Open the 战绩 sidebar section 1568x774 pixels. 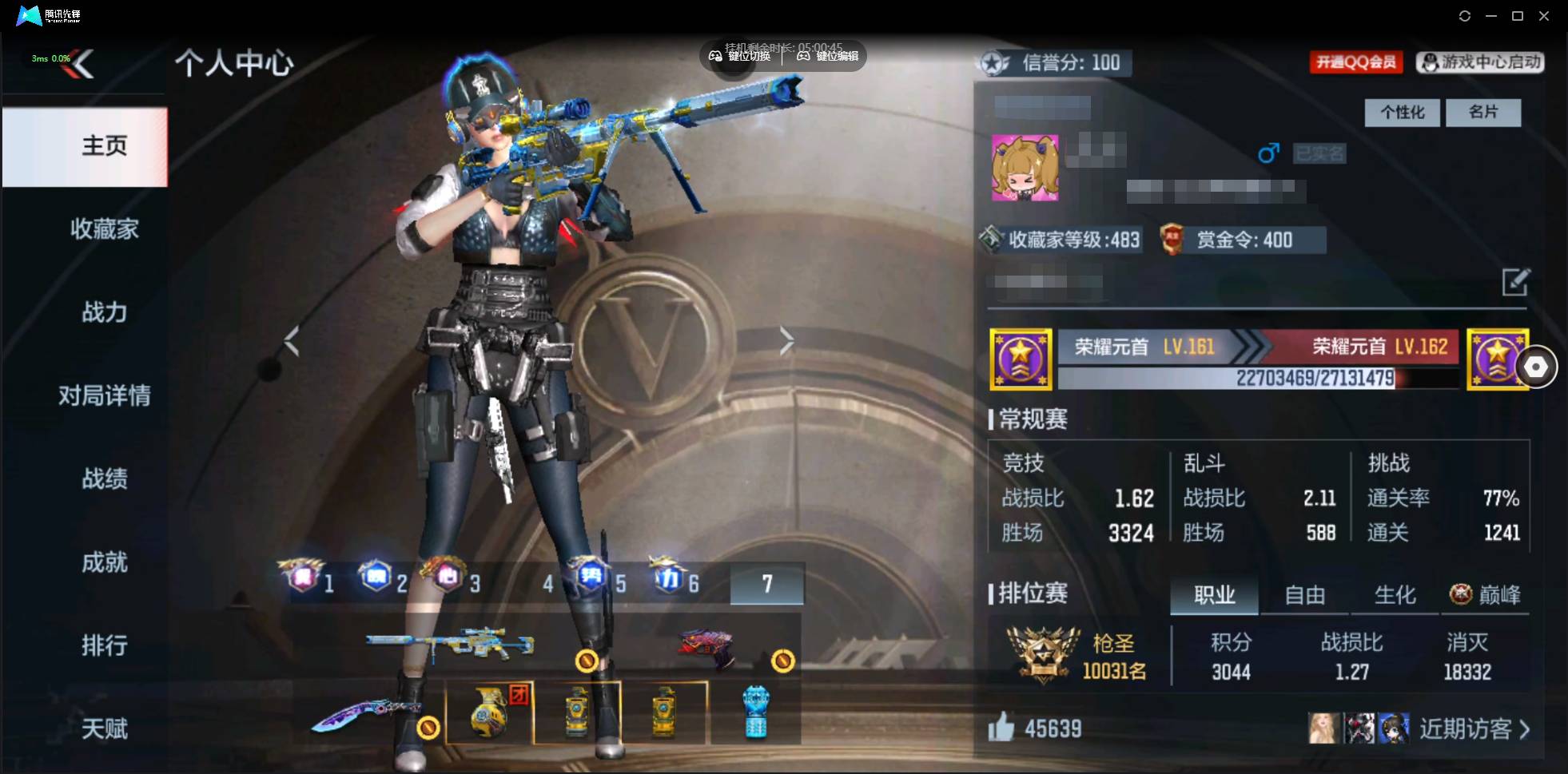point(105,479)
